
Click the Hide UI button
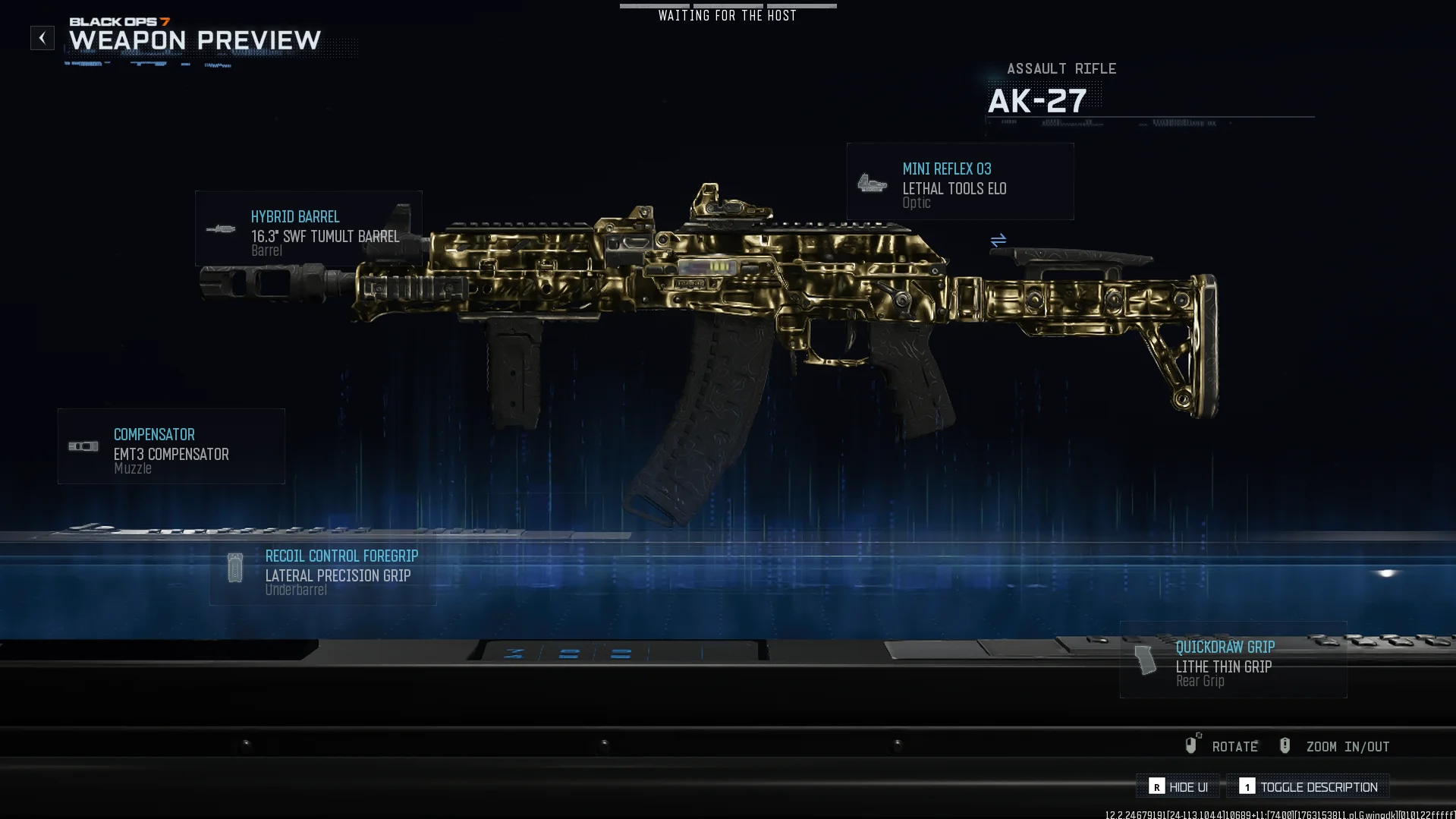pos(1178,786)
